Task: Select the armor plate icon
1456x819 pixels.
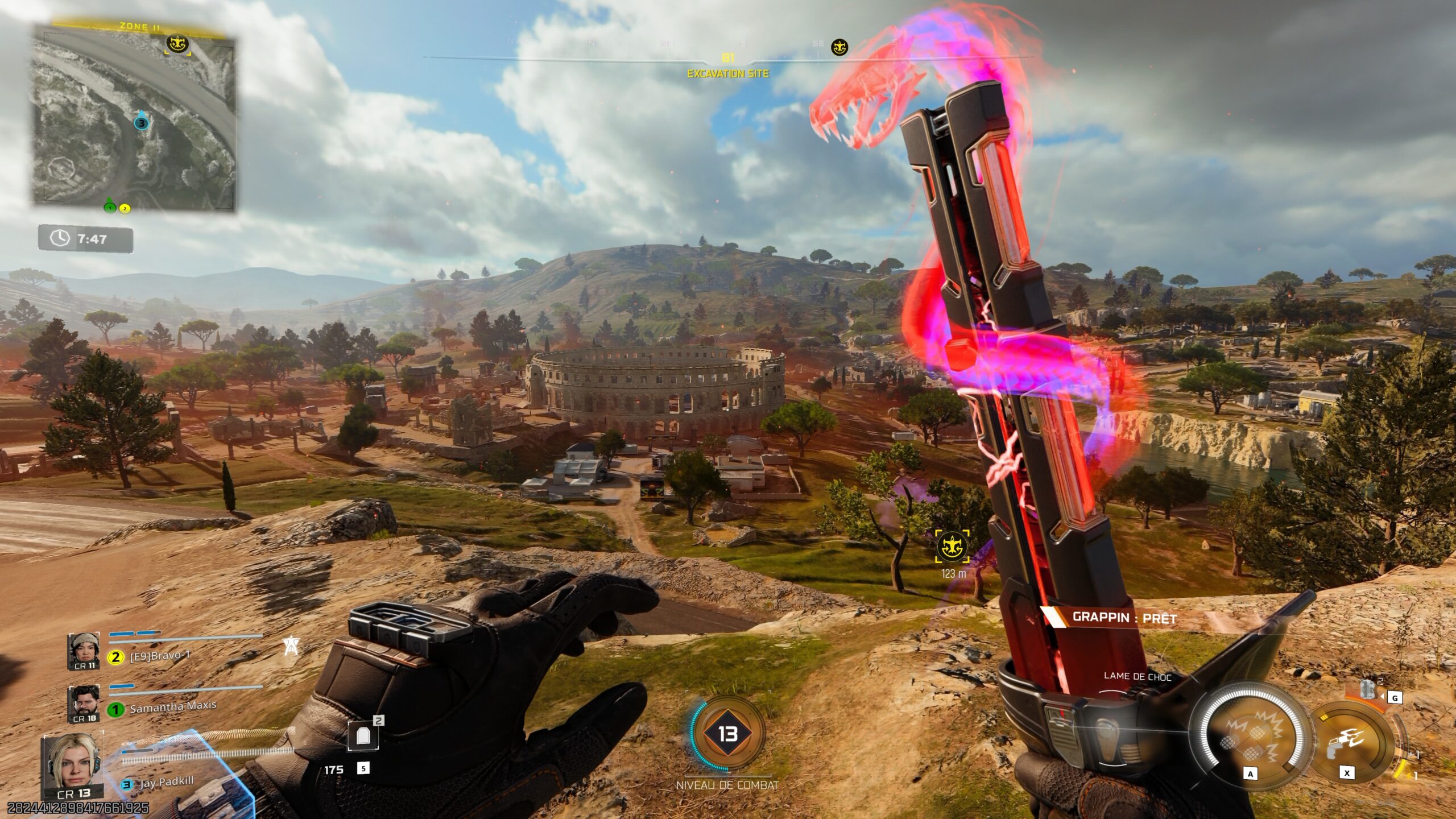Action: [363, 737]
